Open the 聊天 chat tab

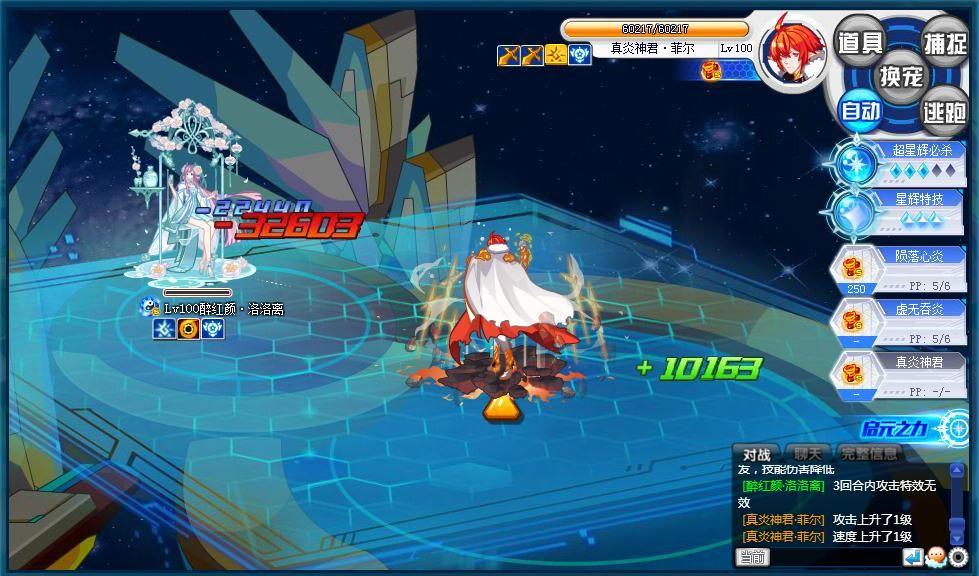(x=808, y=454)
